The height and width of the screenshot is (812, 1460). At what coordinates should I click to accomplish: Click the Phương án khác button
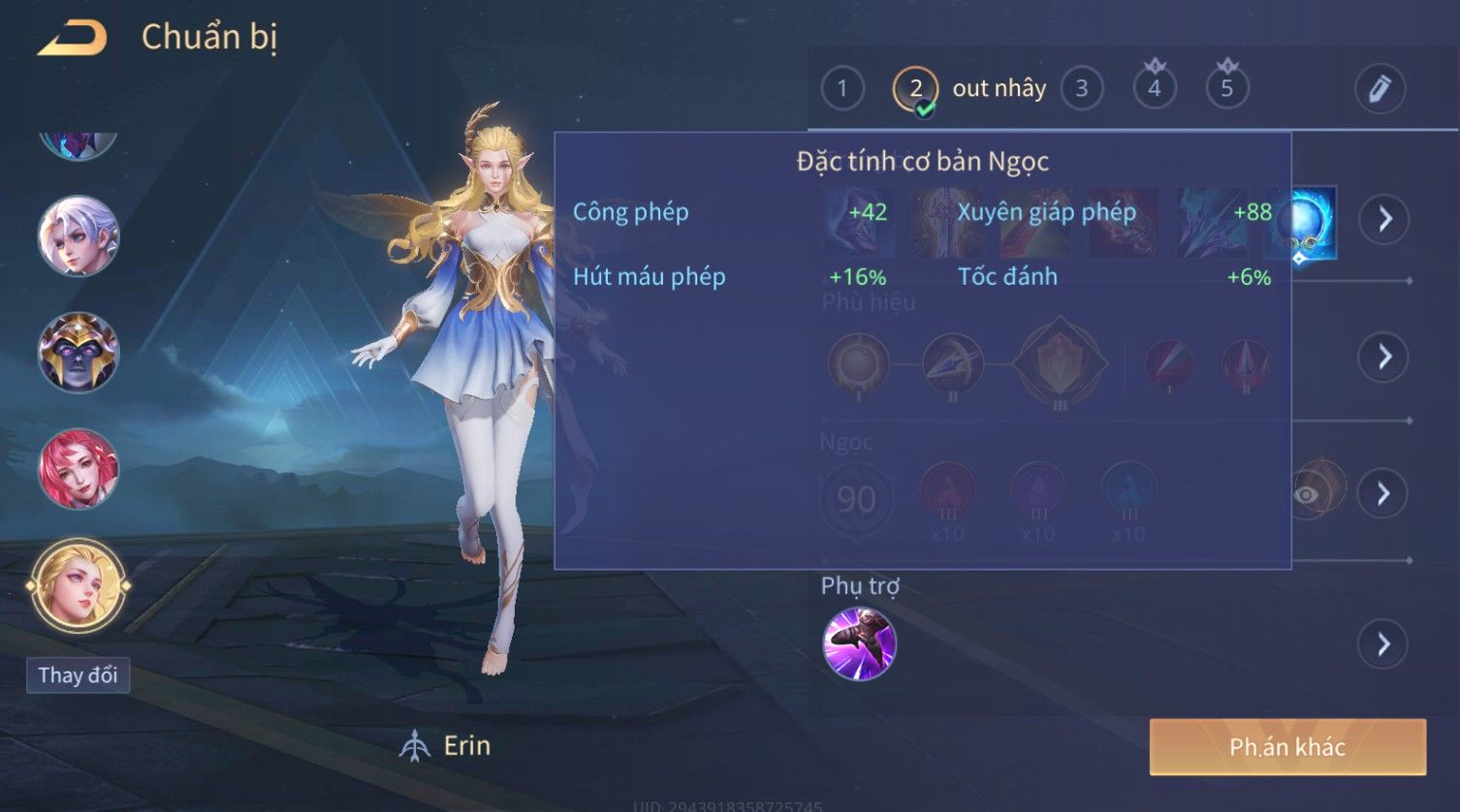coord(1287,747)
